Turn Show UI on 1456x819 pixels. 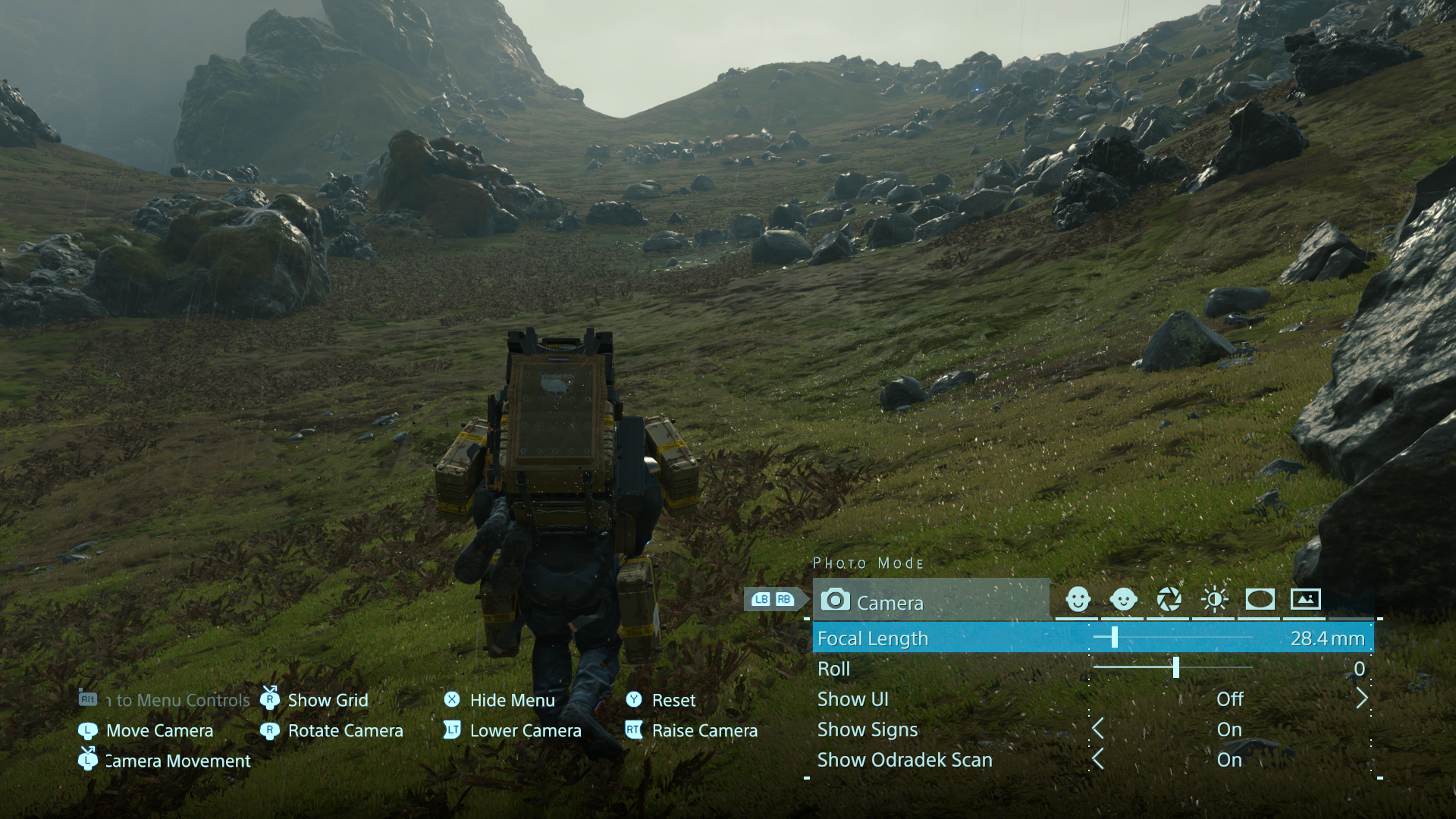[x=1229, y=699]
